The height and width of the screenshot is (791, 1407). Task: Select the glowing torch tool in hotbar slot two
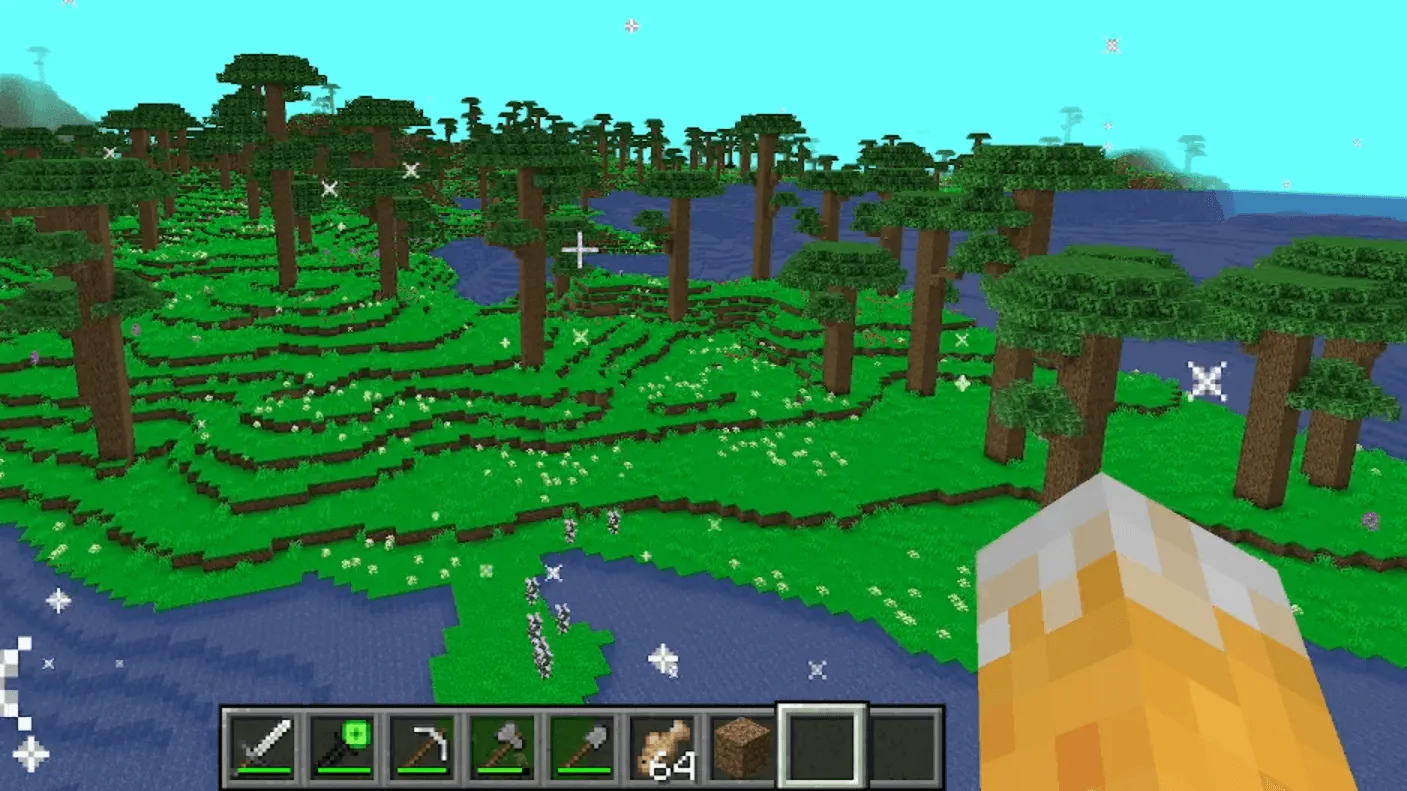tap(341, 744)
